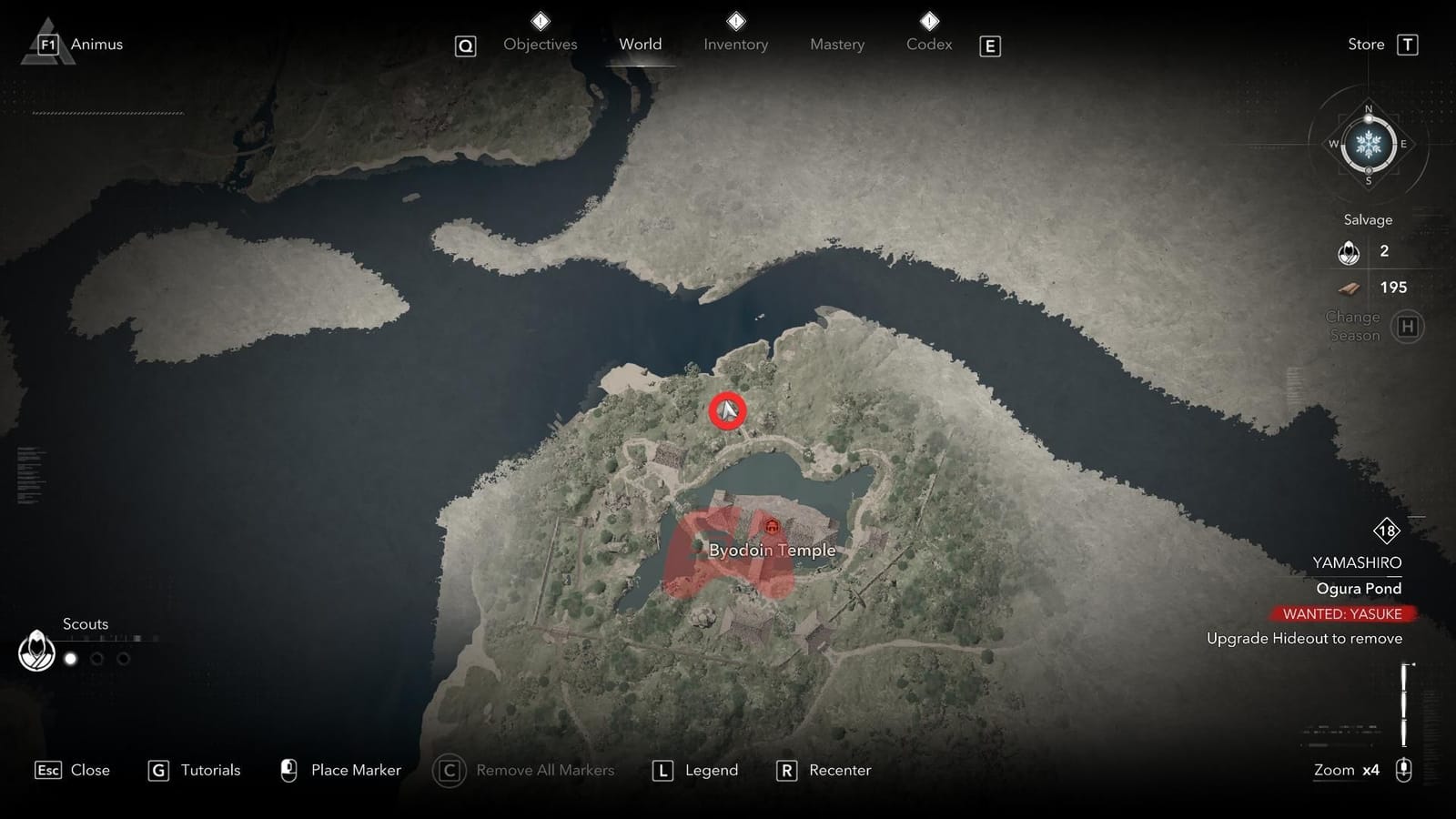Toggle the second empty scout pip
This screenshot has height=819, width=1456.
96,658
